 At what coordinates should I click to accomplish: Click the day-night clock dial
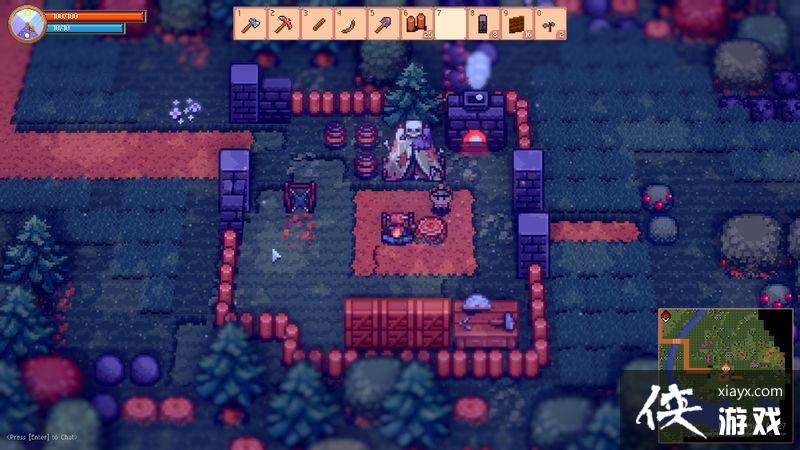[26, 24]
